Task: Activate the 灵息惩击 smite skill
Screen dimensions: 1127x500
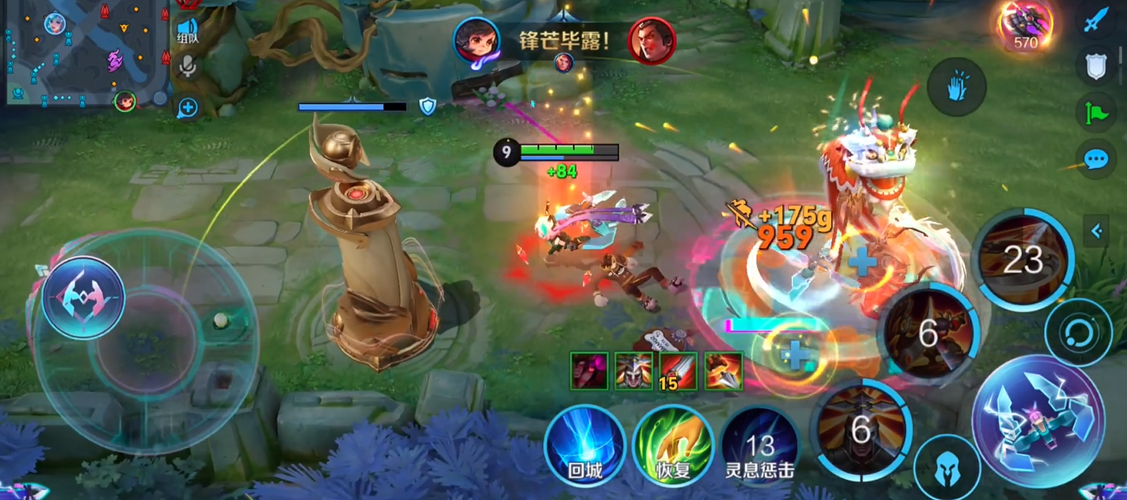Action: (x=760, y=445)
